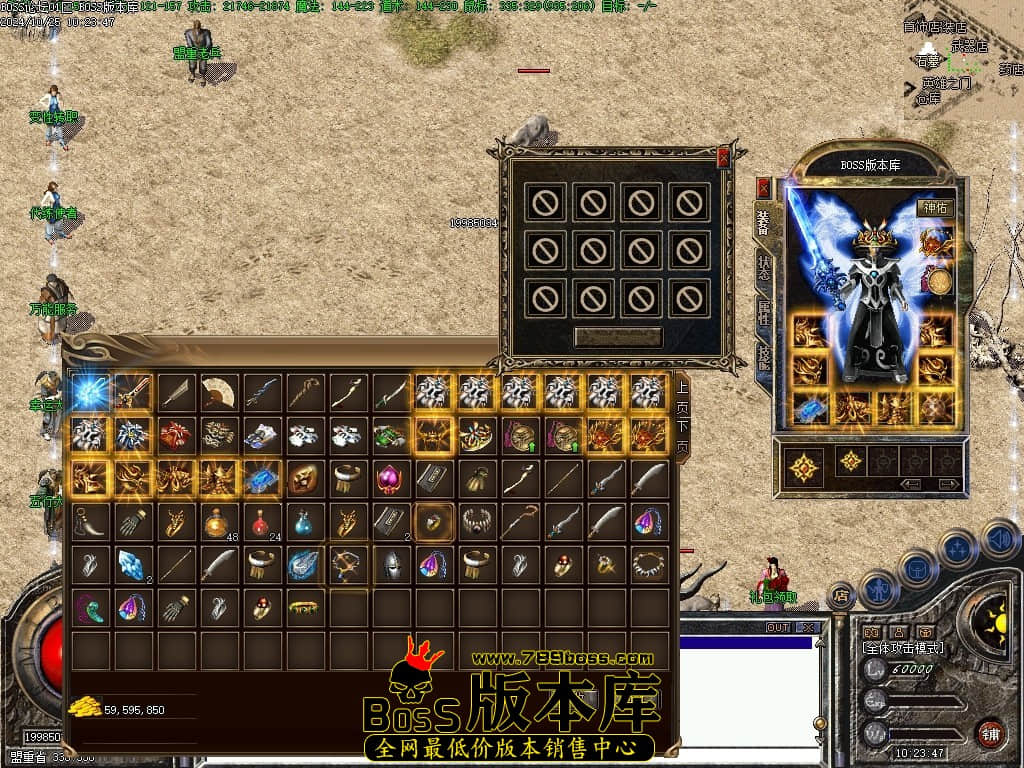This screenshot has height=768, width=1024.
Task: Select the red potion stack of 24
Action: (262, 521)
